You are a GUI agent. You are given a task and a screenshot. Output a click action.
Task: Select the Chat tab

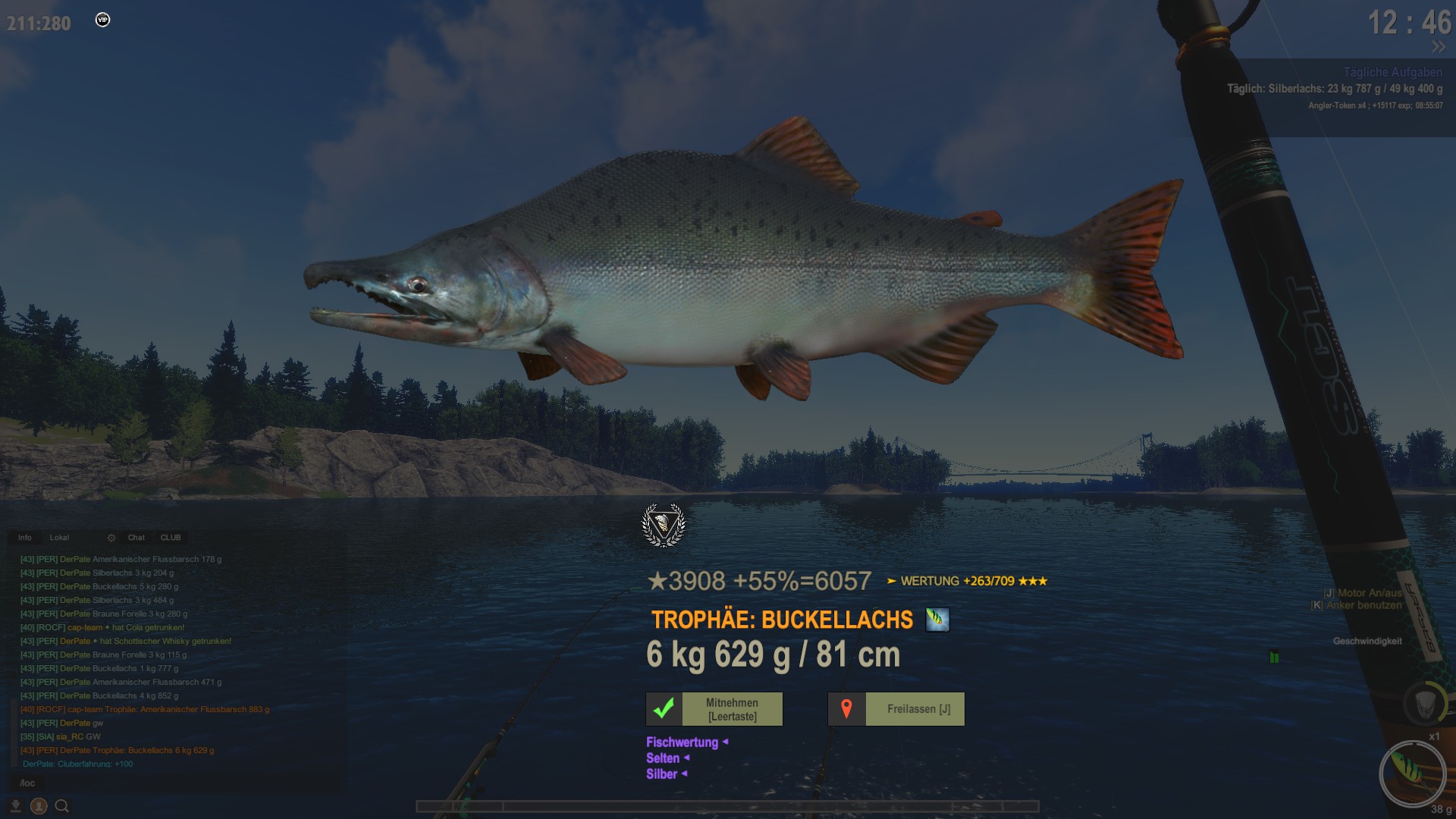[136, 538]
